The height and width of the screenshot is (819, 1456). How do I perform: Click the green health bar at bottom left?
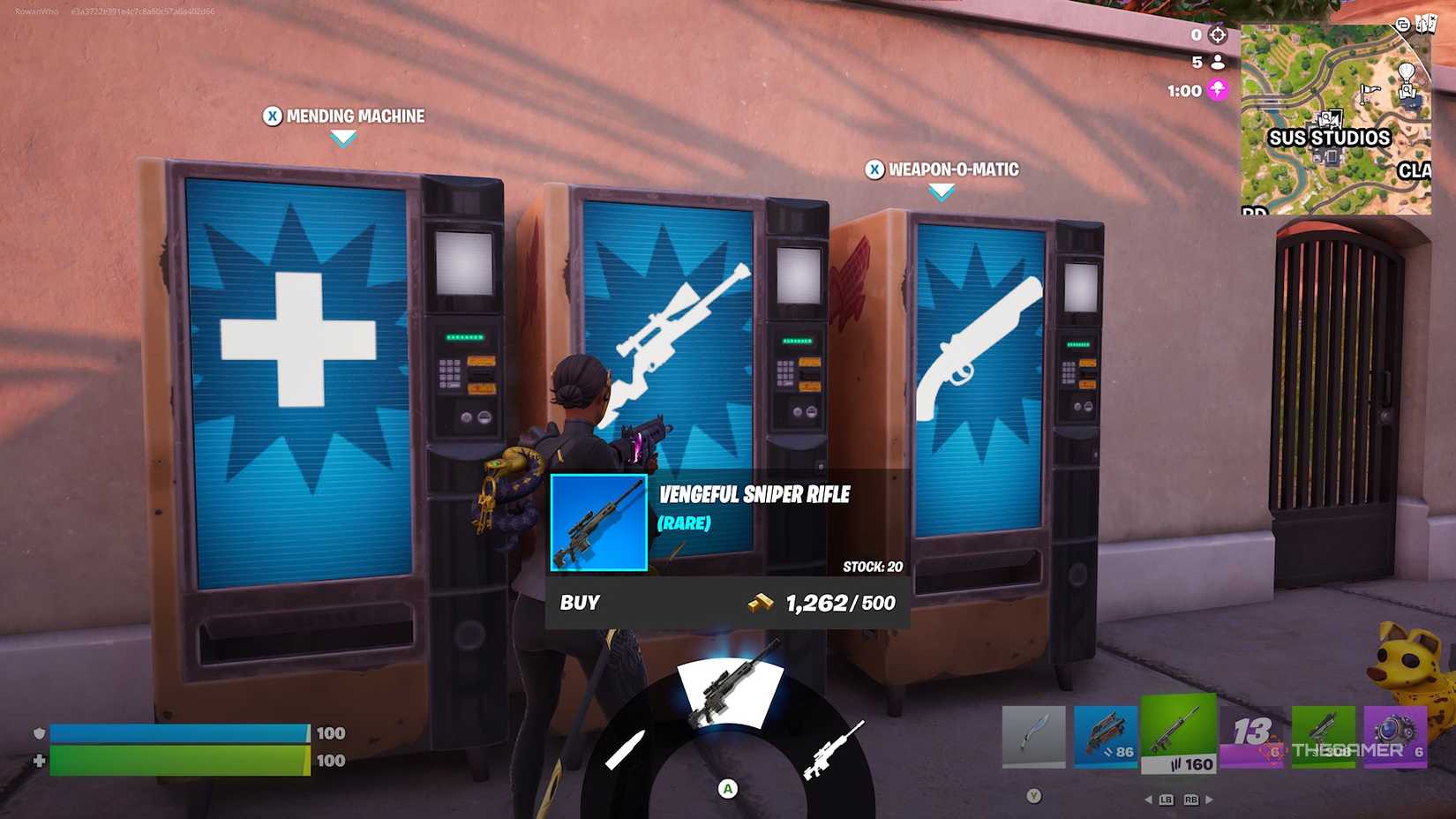click(x=176, y=760)
